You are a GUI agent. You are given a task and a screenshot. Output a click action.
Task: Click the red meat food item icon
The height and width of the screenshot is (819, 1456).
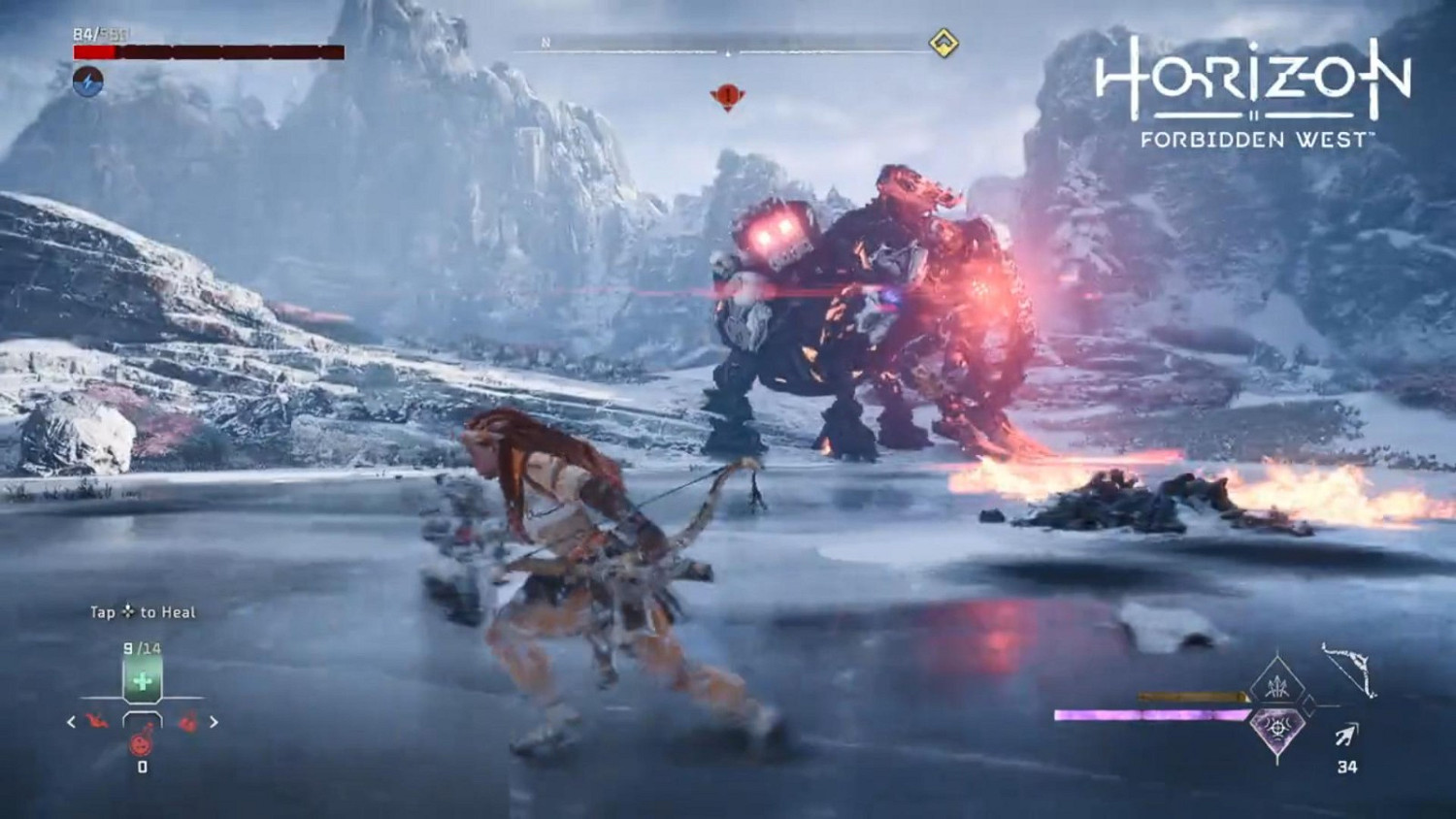(x=97, y=721)
